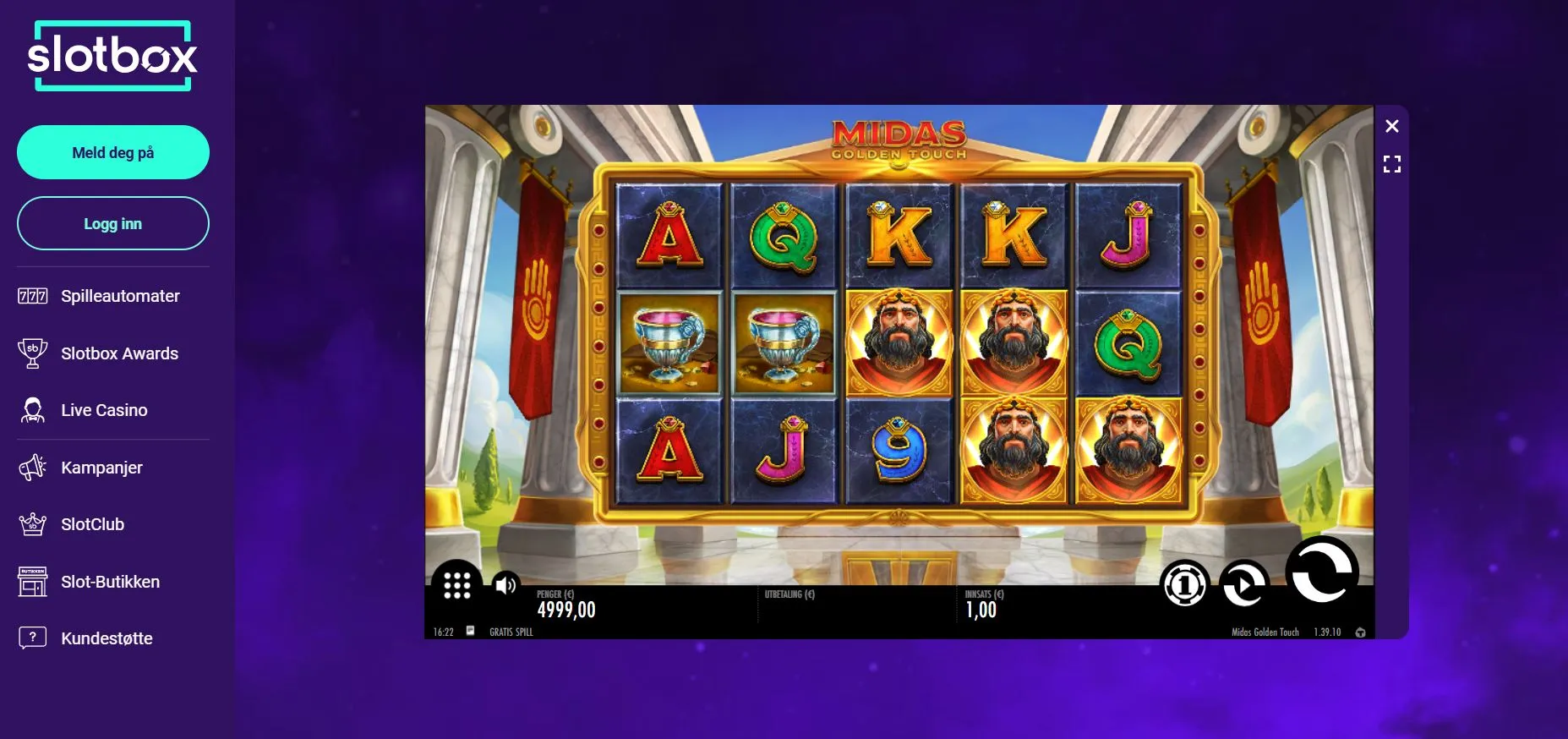Select the 777 Spilleautomater icon

pyautogui.click(x=32, y=296)
